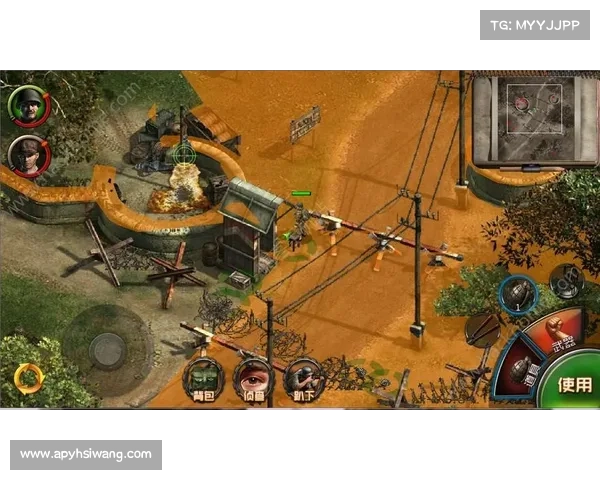Select the crossbow weapon icon
Screen dimensions: 600x480
pos(484,328)
